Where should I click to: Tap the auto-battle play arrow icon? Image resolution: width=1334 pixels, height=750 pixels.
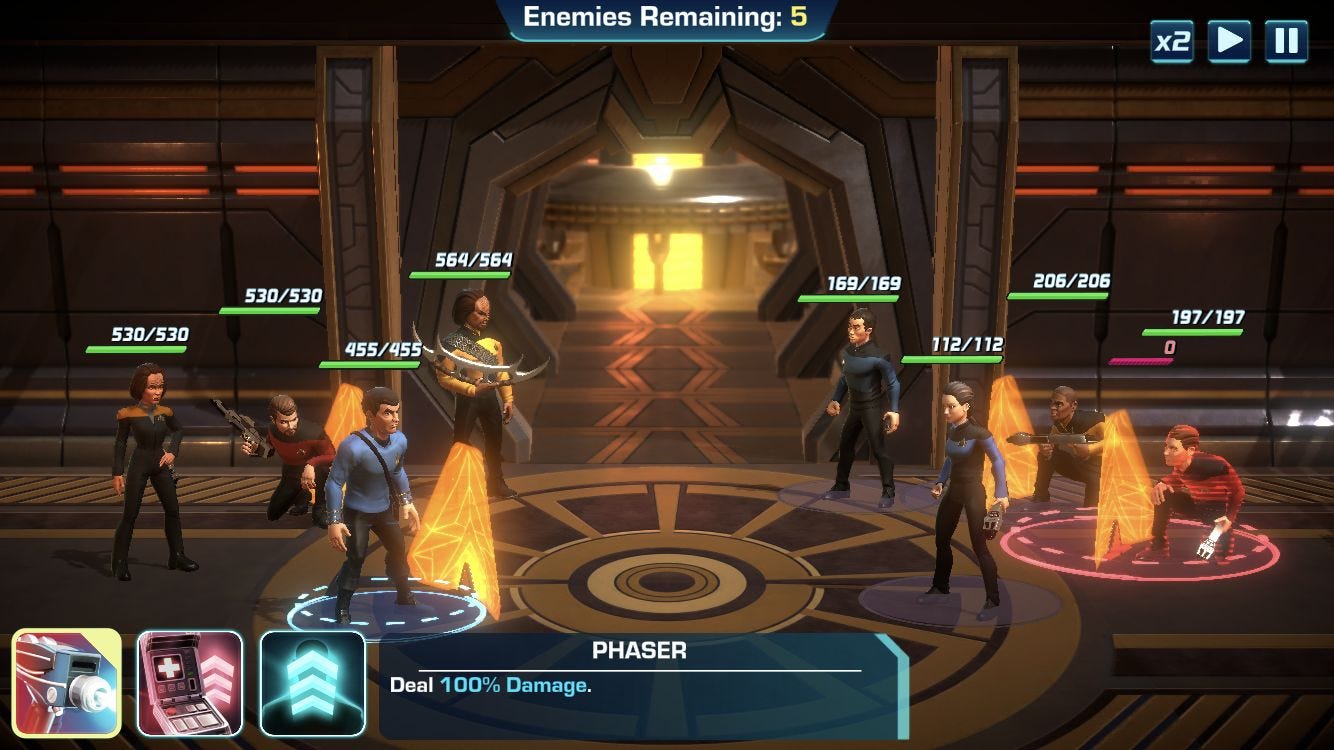[x=1231, y=43]
